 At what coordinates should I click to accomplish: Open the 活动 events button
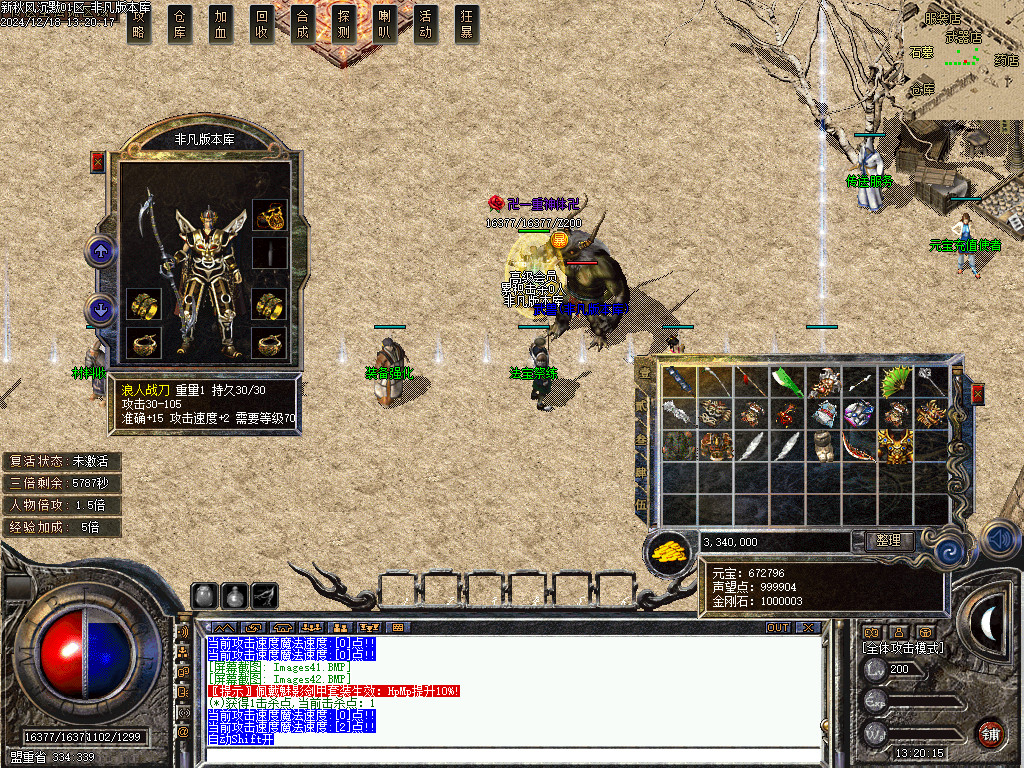coord(426,25)
